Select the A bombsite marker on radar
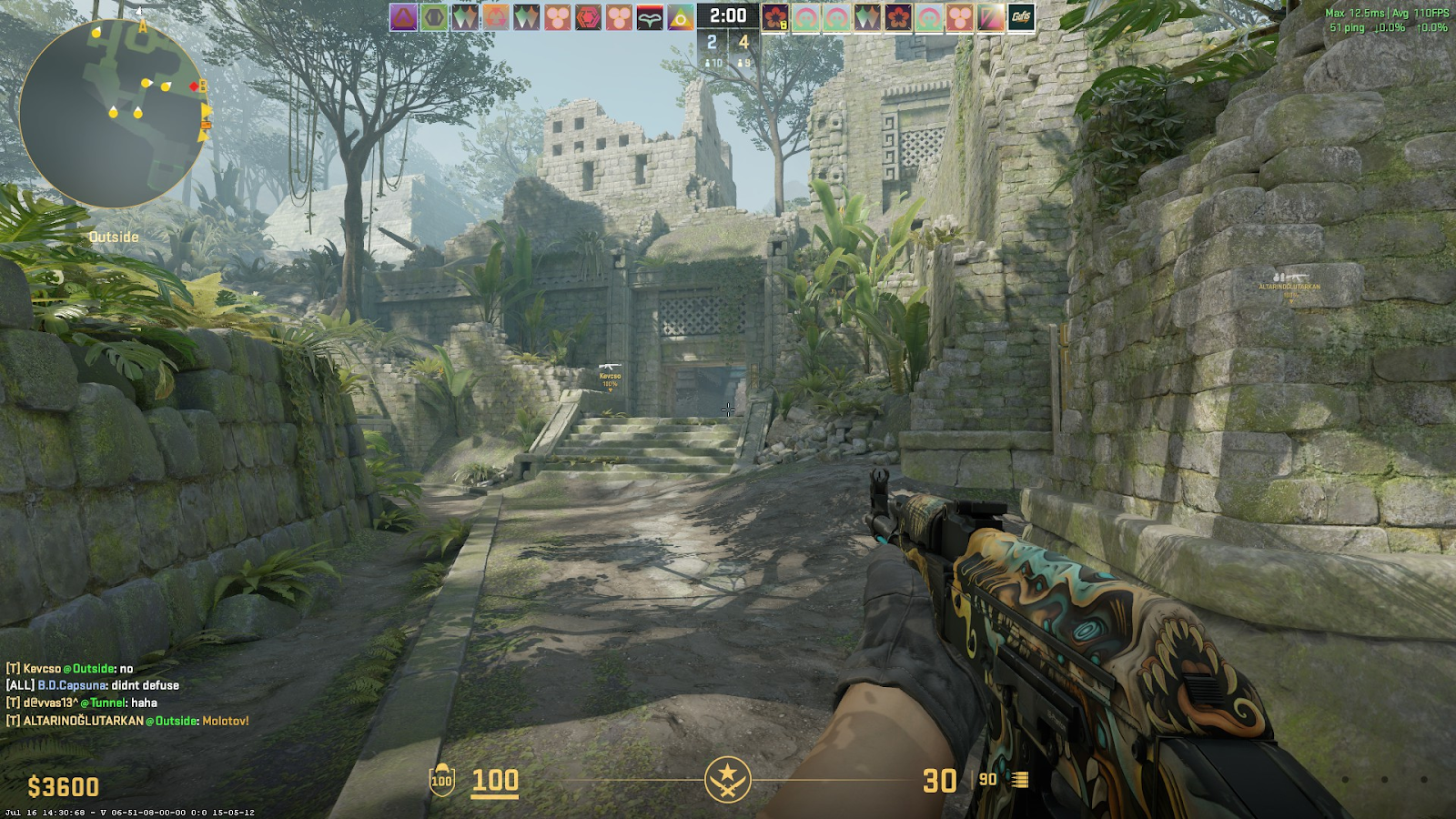Image resolution: width=1456 pixels, height=819 pixels. (142, 27)
